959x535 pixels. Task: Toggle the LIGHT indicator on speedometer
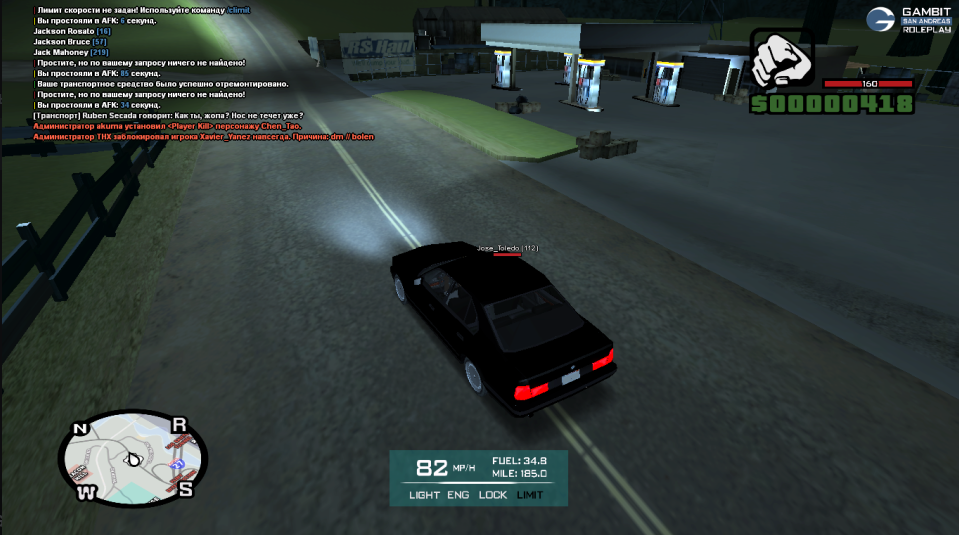(424, 495)
